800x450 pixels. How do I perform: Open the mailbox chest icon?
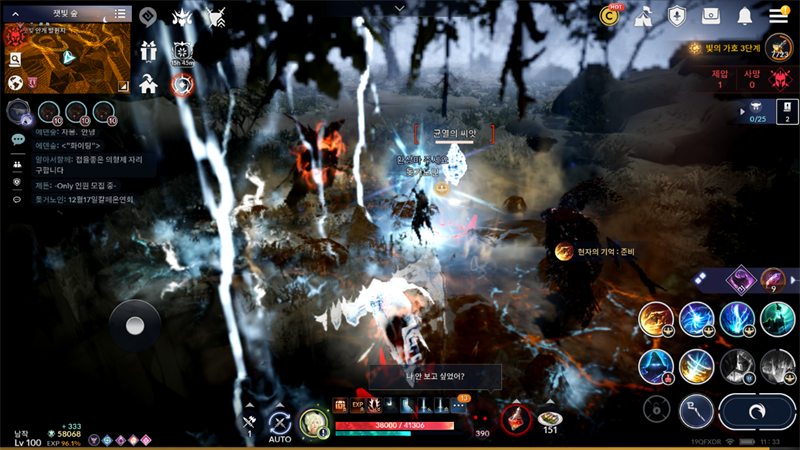(x=711, y=15)
